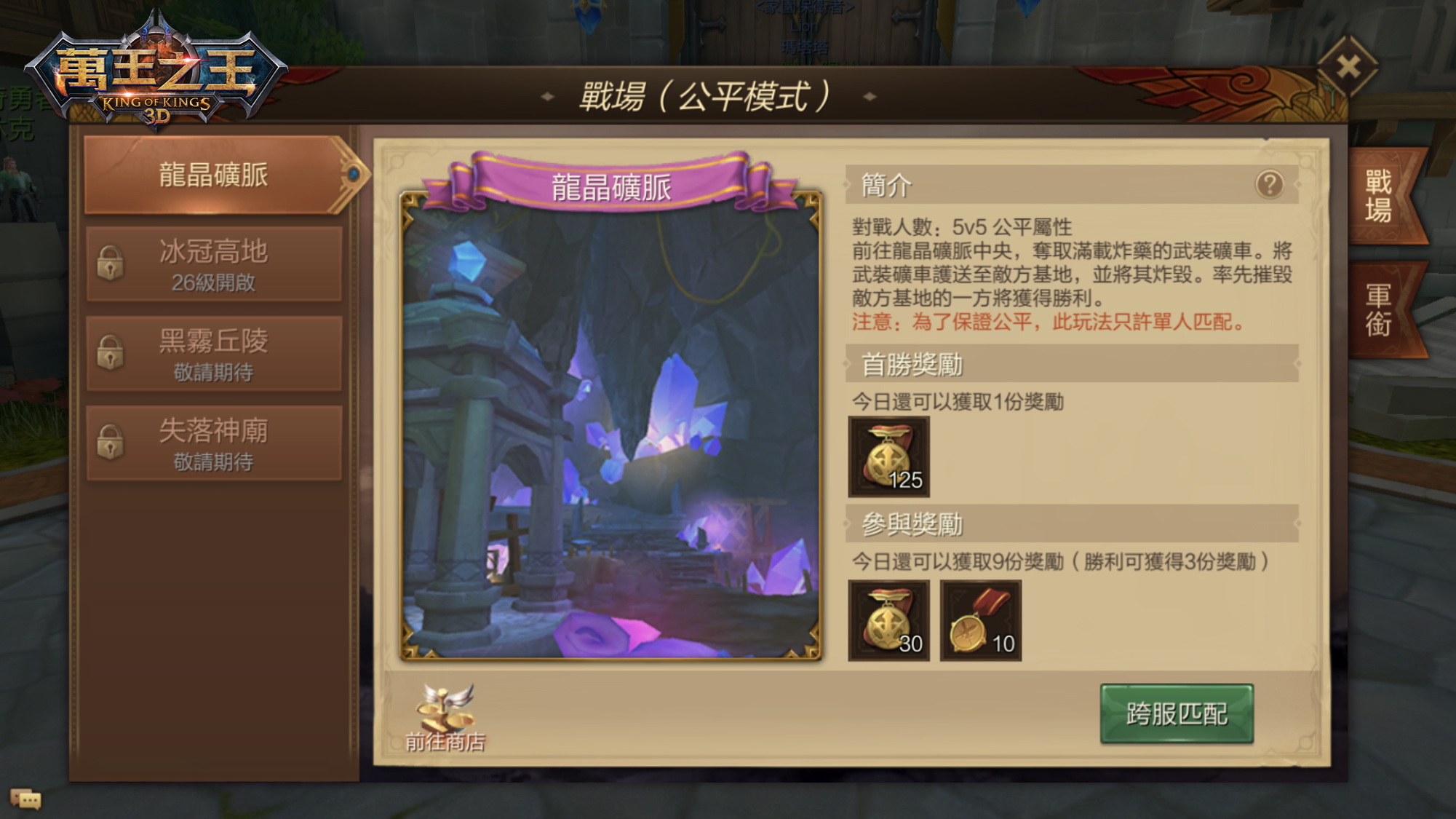Click the lock icon on 失落神廟
Image resolution: width=1456 pixels, height=819 pixels.
(109, 443)
